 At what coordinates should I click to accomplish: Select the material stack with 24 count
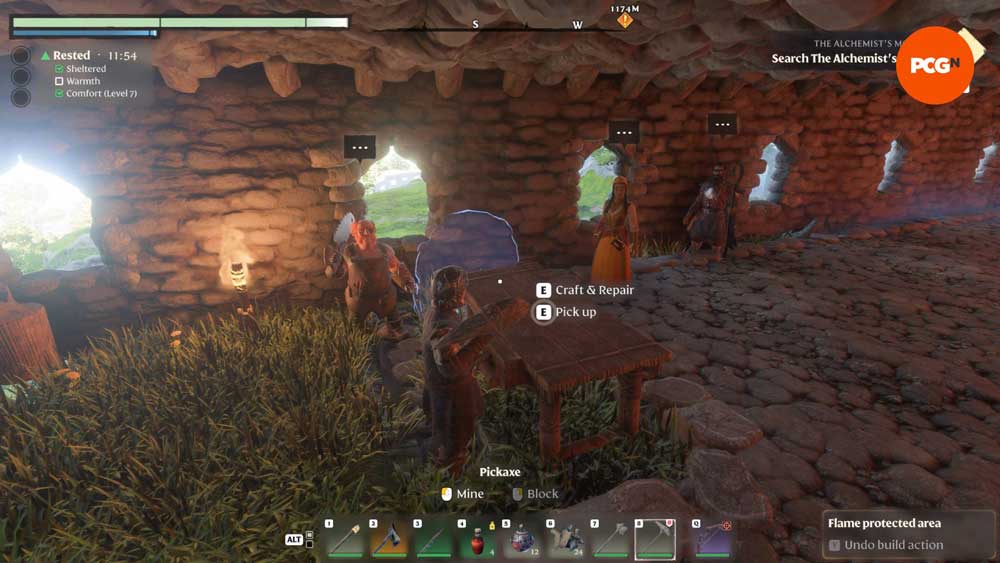[566, 540]
